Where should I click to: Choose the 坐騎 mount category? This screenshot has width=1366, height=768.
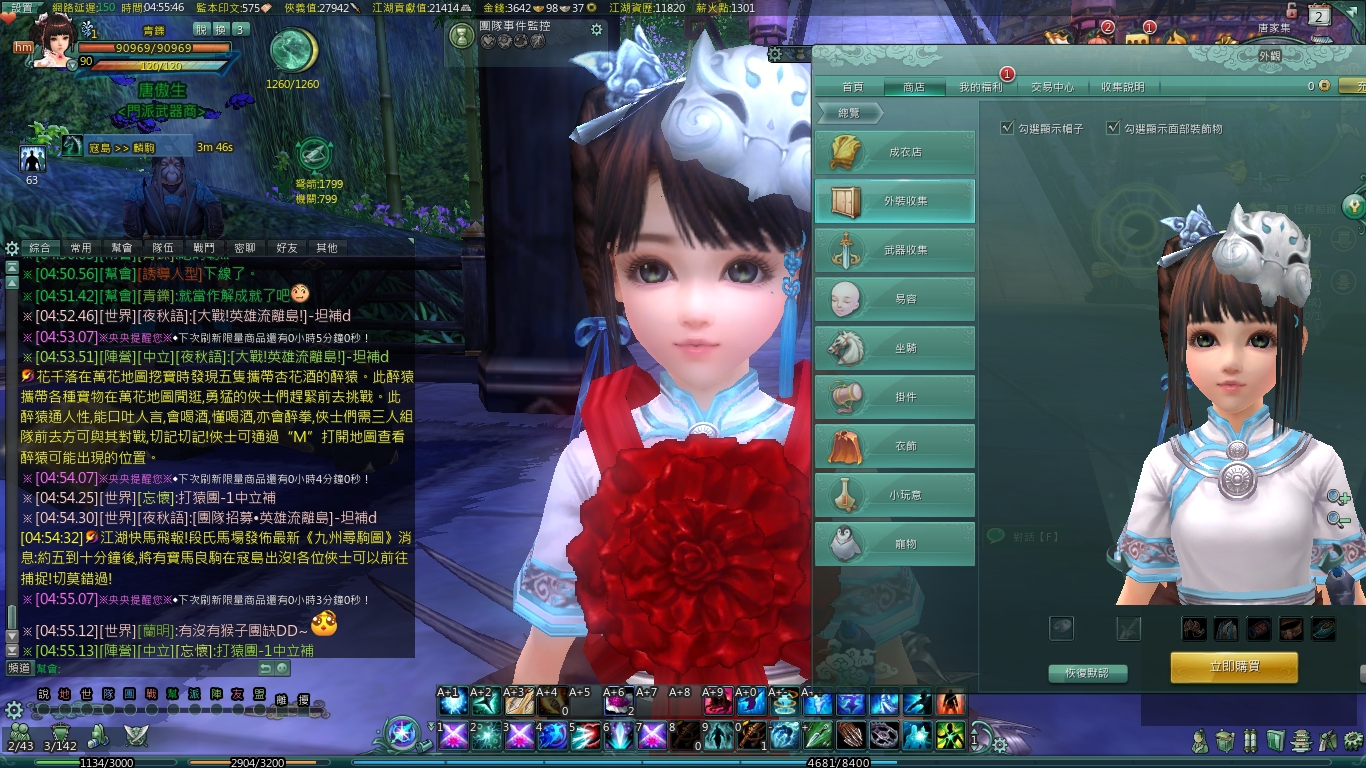click(895, 348)
